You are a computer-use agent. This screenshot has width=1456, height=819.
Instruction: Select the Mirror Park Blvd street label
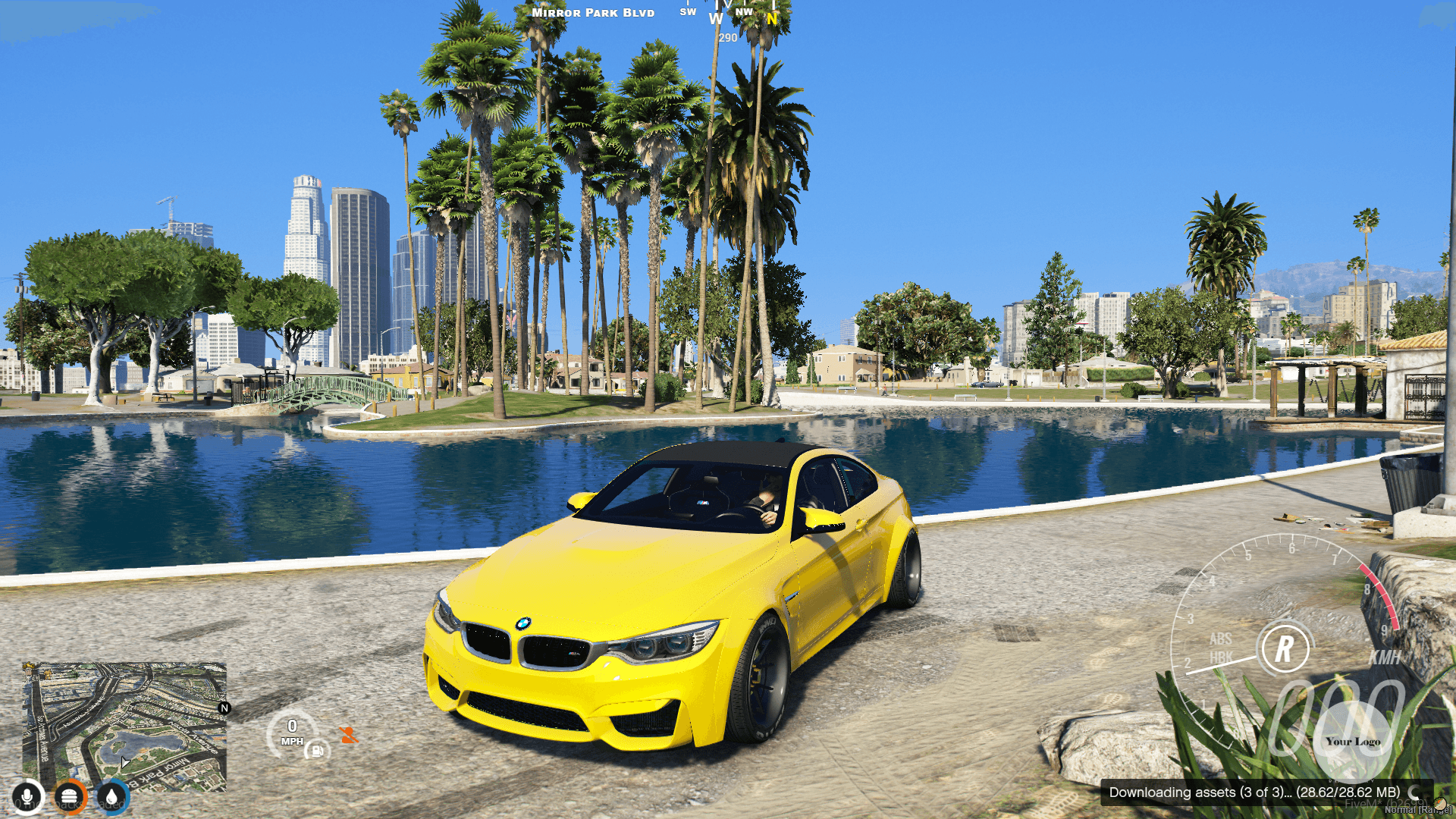(594, 12)
